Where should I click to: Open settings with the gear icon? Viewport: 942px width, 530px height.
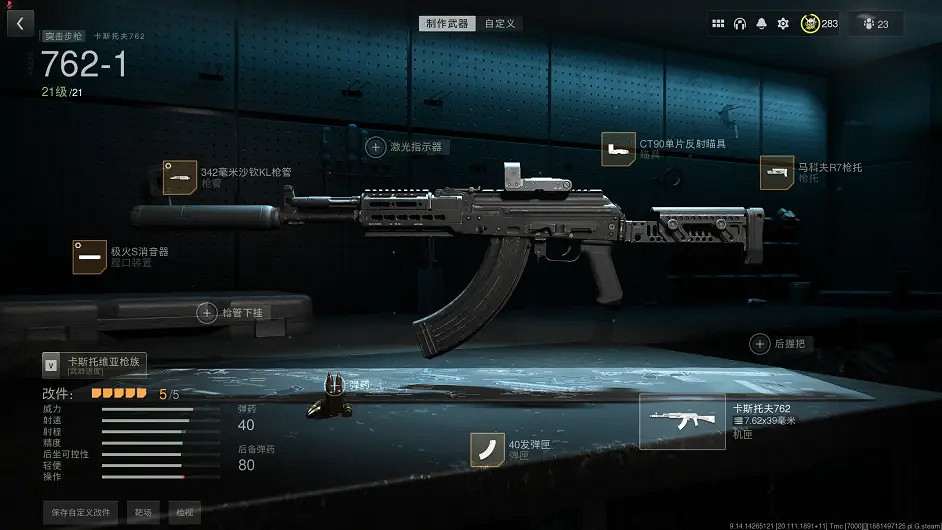[783, 23]
